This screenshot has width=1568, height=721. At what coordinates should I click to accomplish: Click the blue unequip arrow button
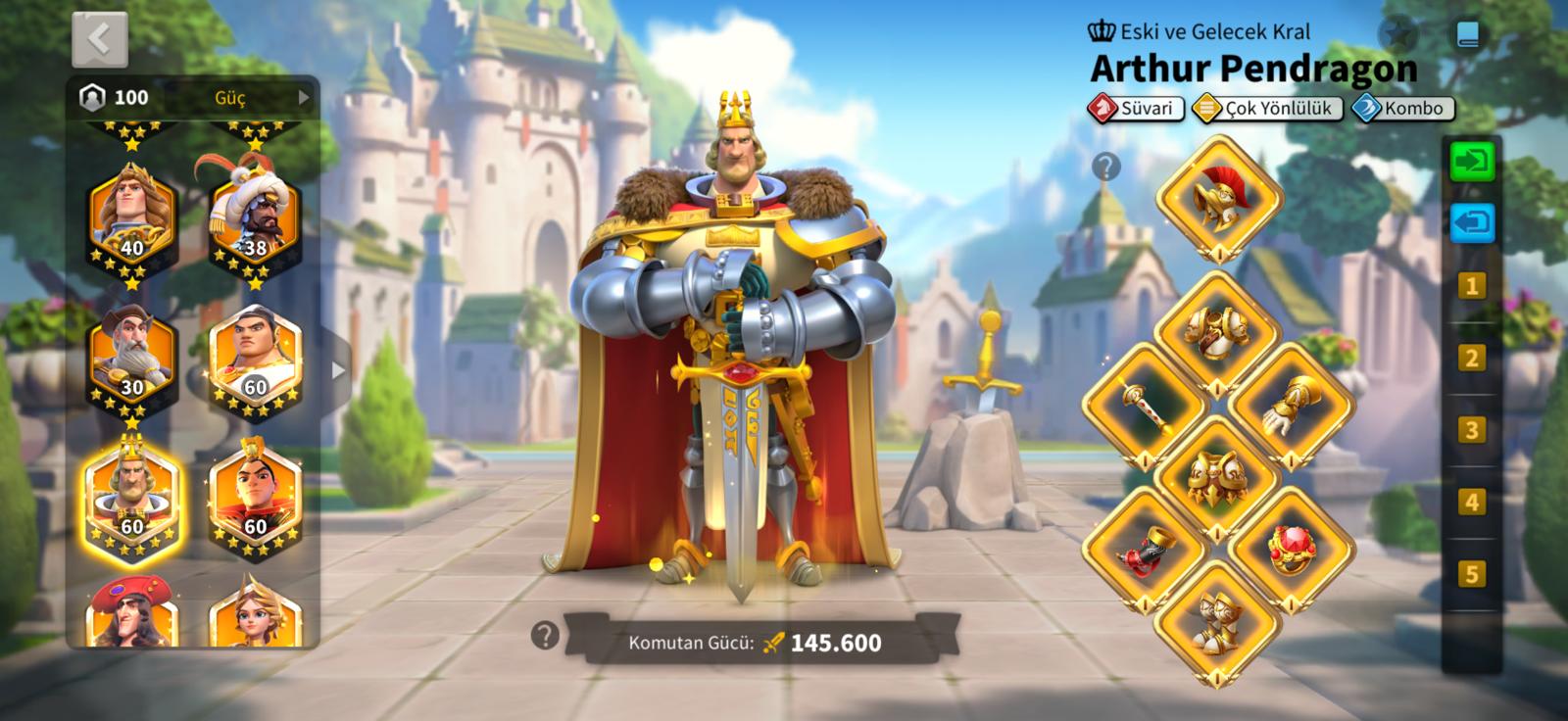tap(1472, 222)
